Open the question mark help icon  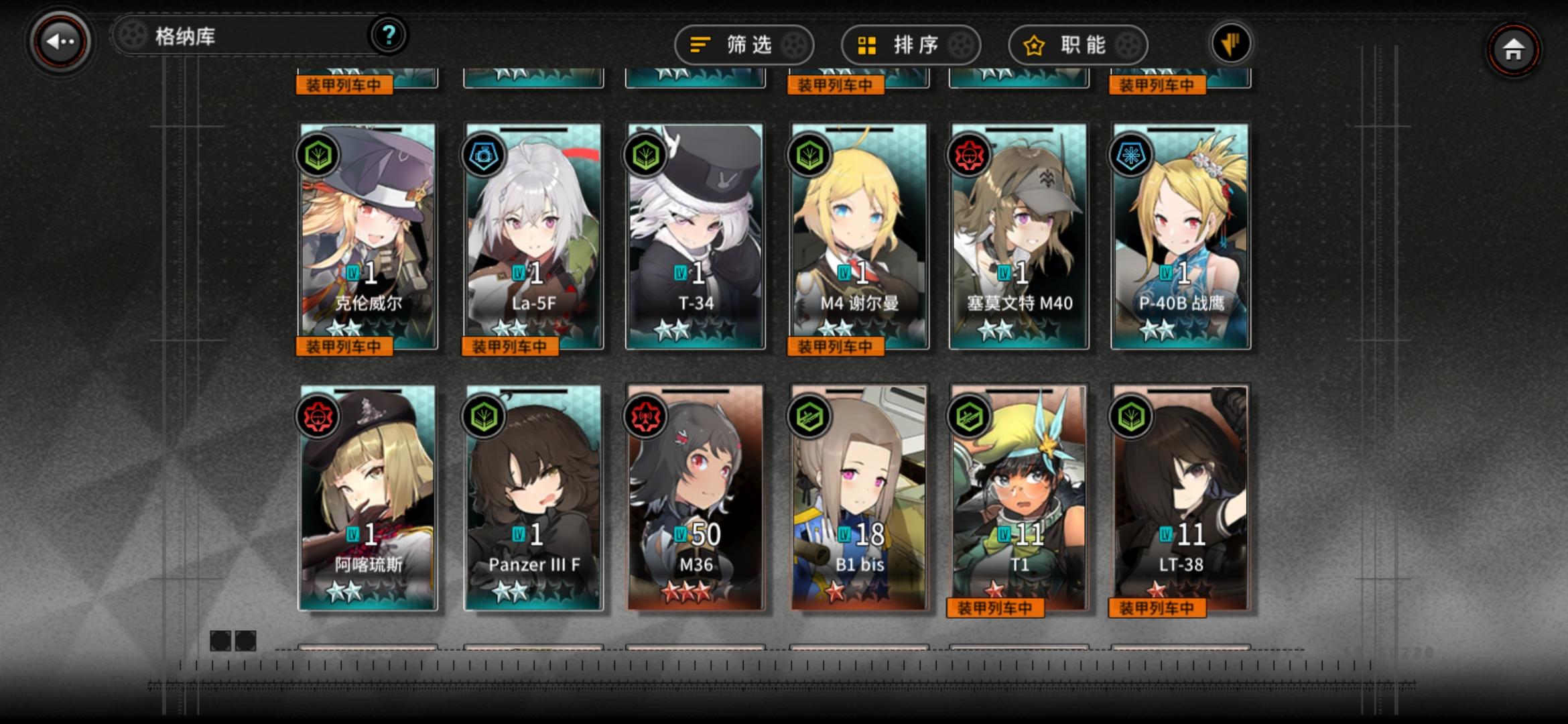387,37
